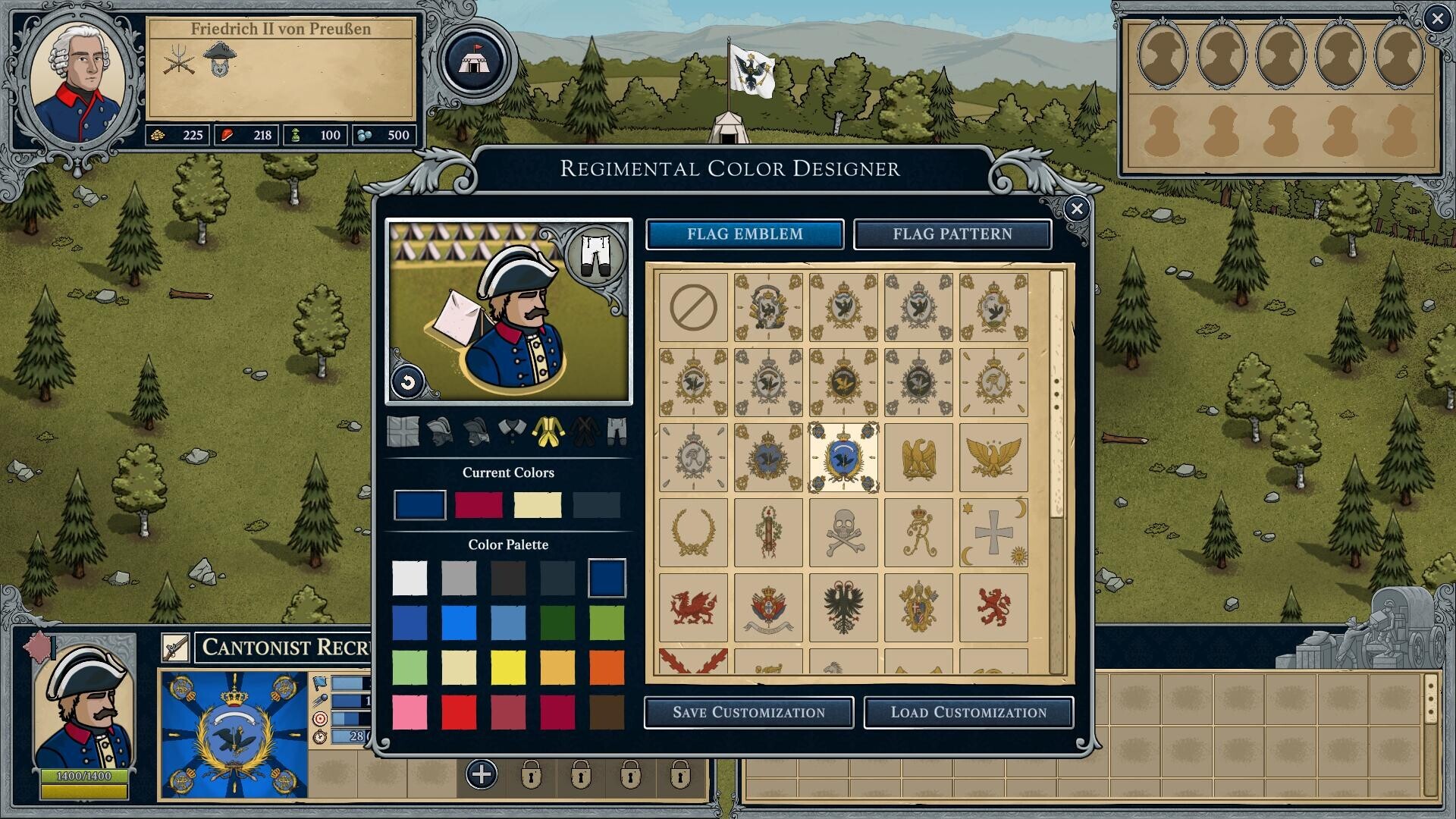The width and height of the screenshot is (1456, 819).
Task: Choose the red dragon emblem
Action: [x=692, y=607]
